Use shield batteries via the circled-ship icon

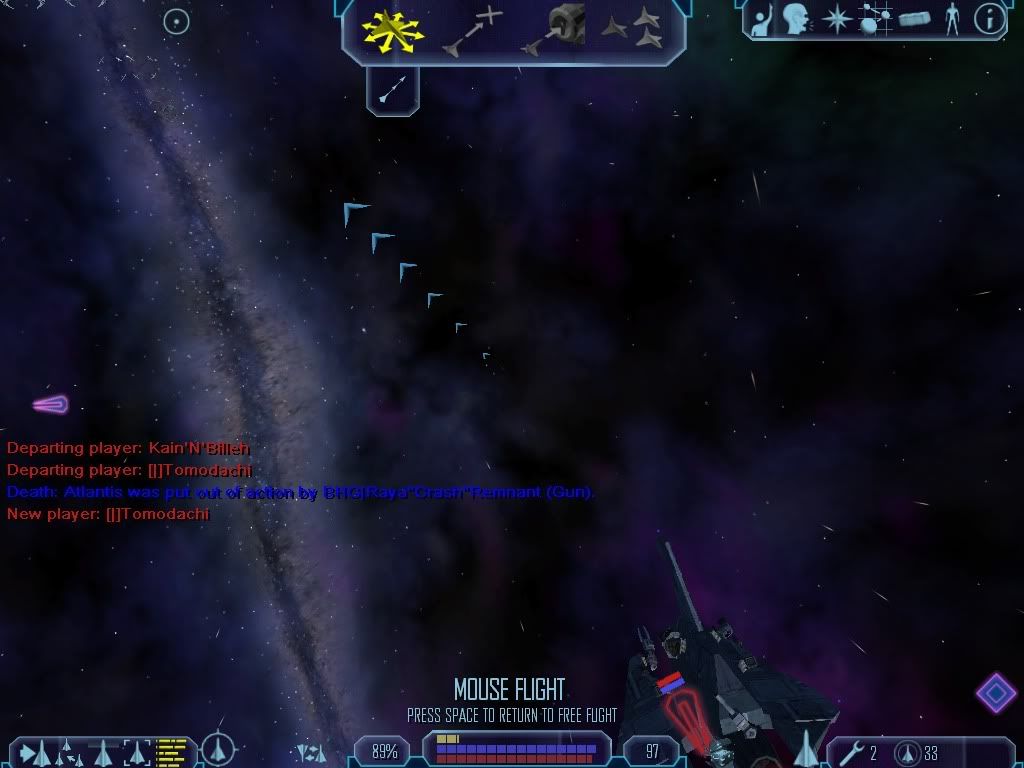[x=909, y=752]
